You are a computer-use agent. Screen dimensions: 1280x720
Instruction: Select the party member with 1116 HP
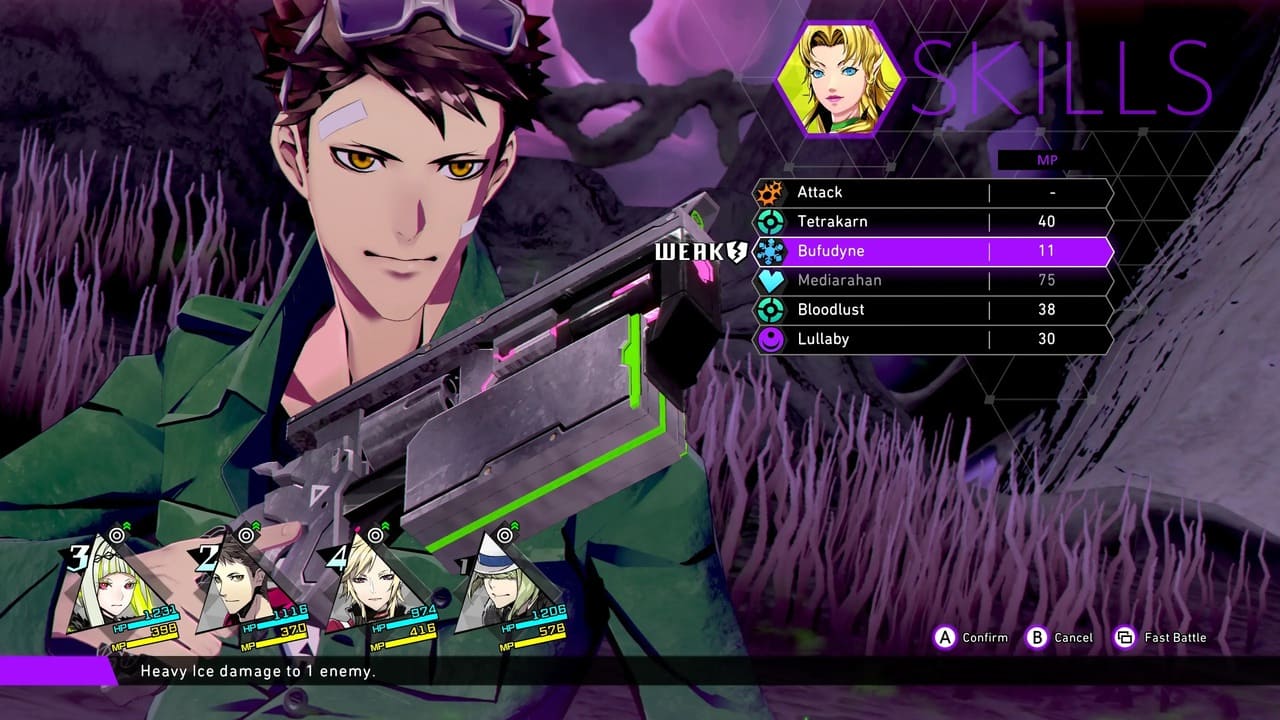coord(243,592)
